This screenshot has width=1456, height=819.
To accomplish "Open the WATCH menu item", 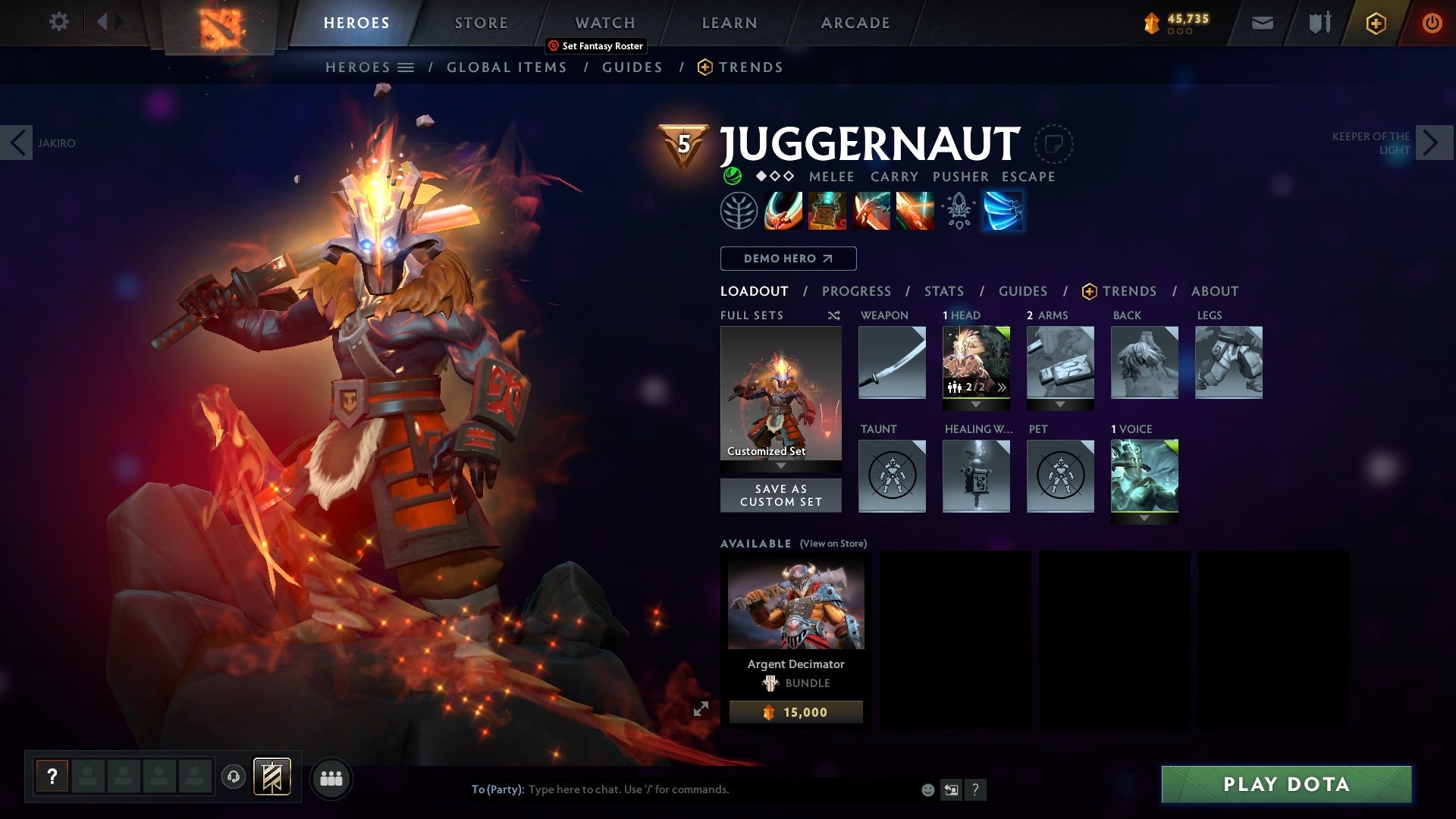I will [x=604, y=22].
